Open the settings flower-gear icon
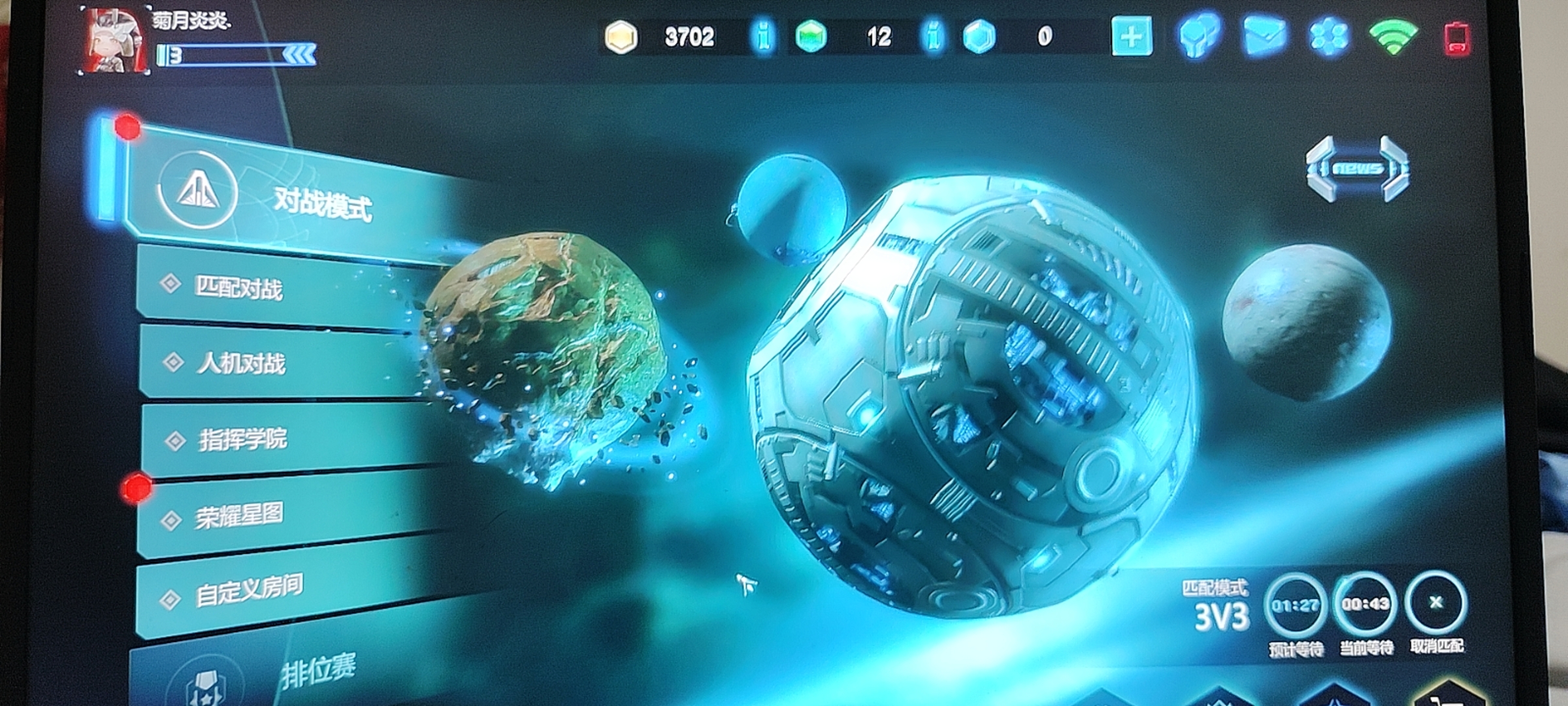Viewport: 1568px width, 706px height. point(1328,36)
